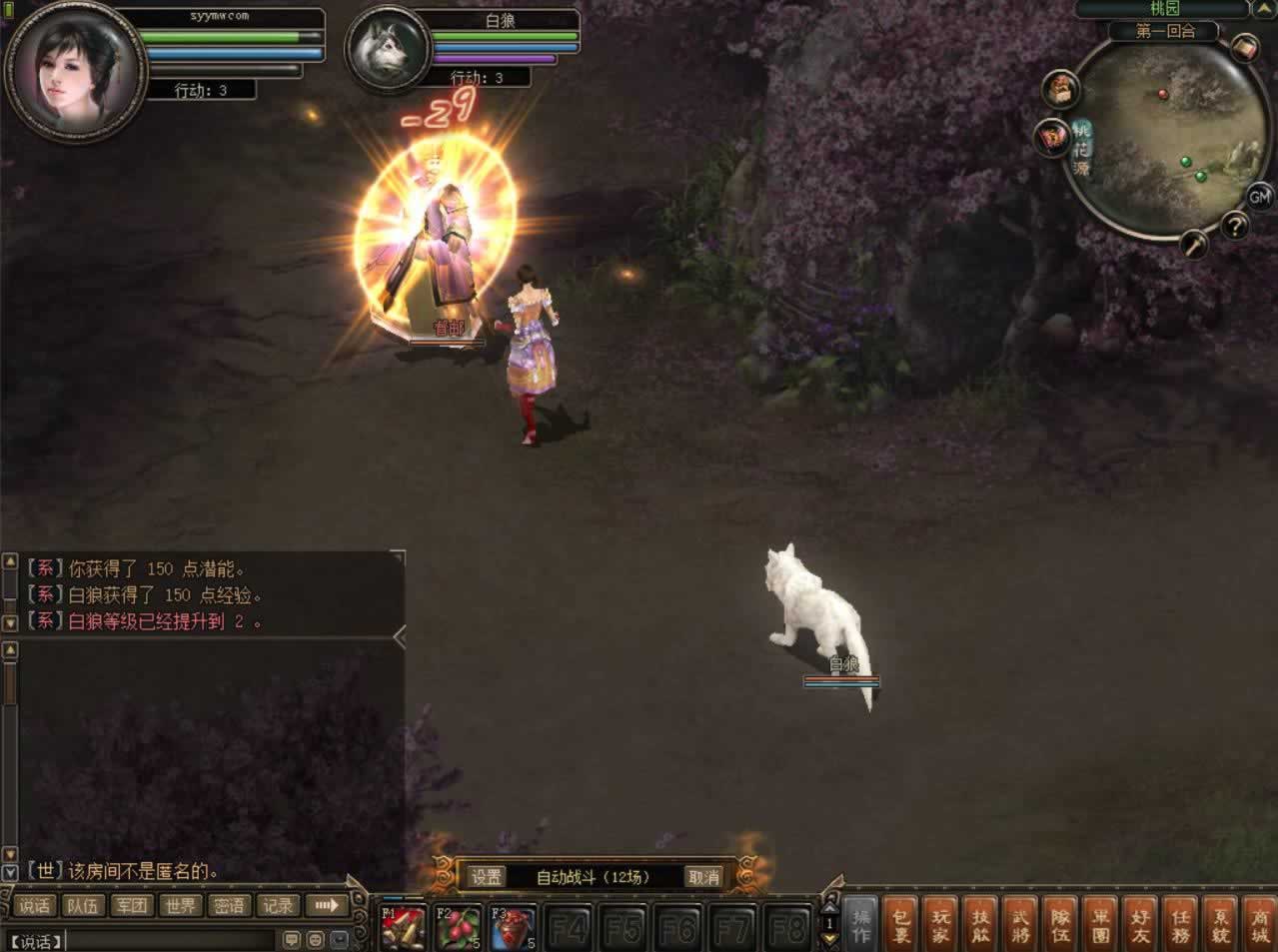Cancel auto-battle with 取消 button
The image size is (1278, 952).
click(x=703, y=877)
